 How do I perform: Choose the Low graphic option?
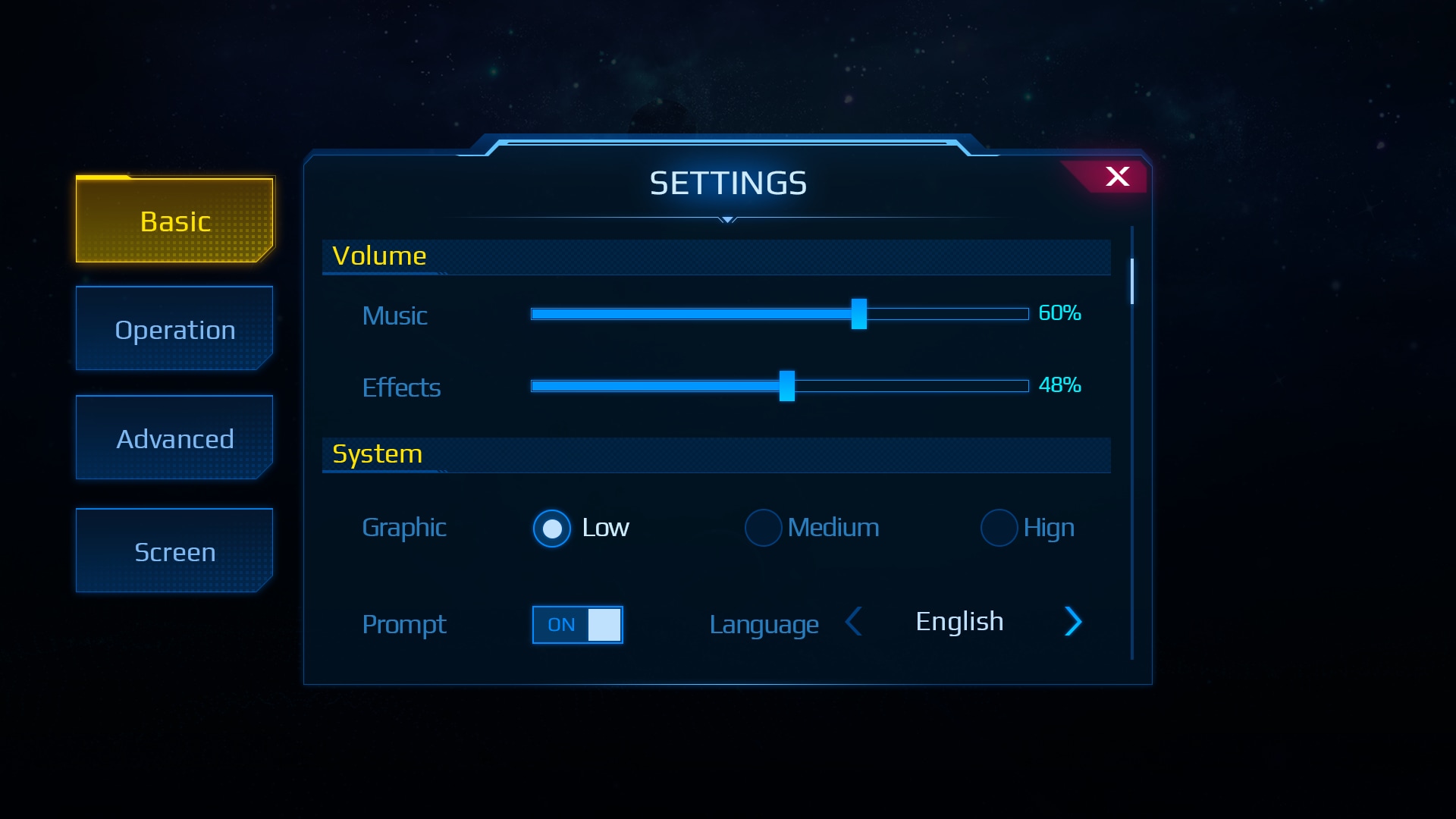[x=552, y=528]
